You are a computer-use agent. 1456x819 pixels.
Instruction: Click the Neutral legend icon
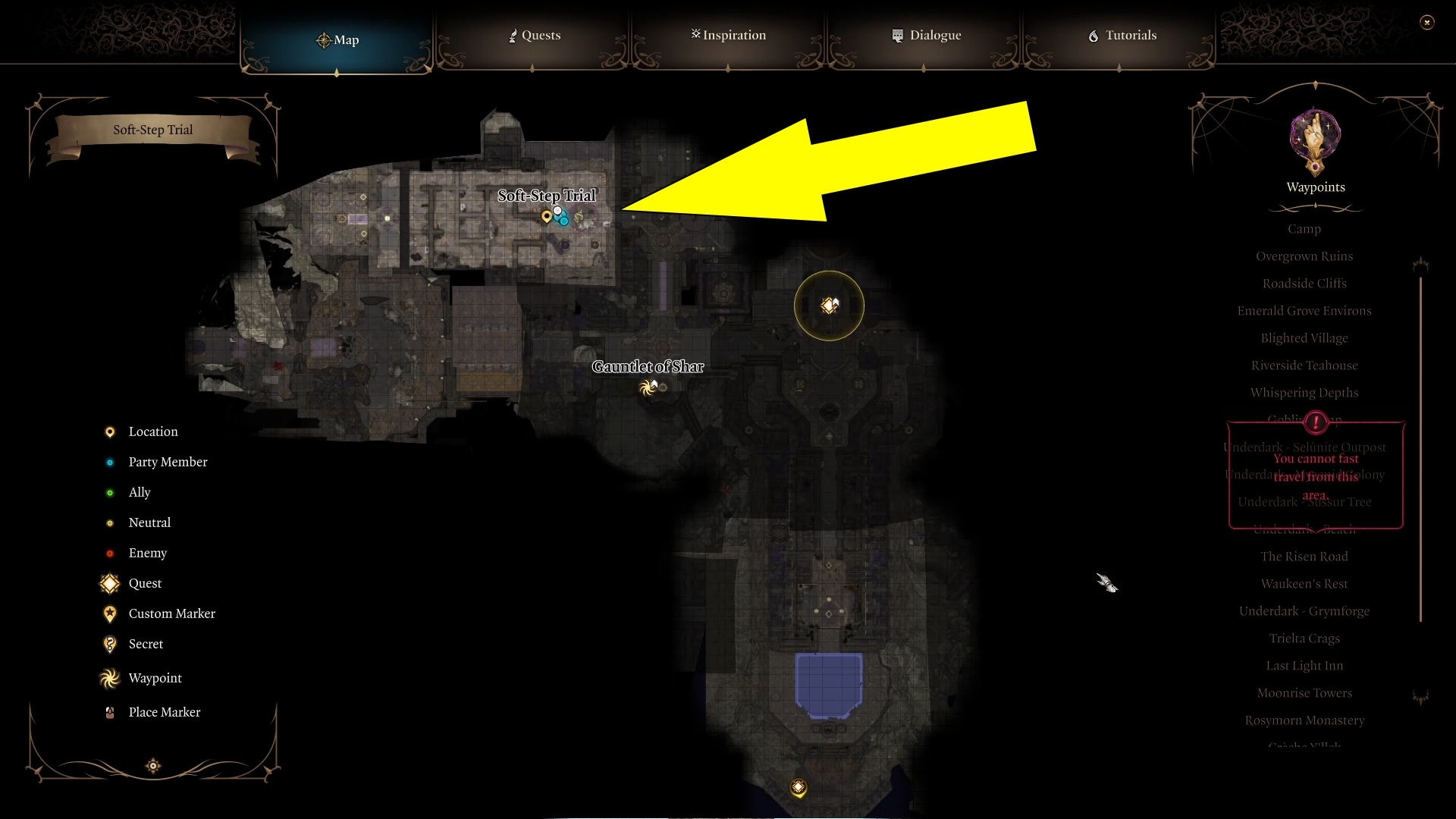110,522
